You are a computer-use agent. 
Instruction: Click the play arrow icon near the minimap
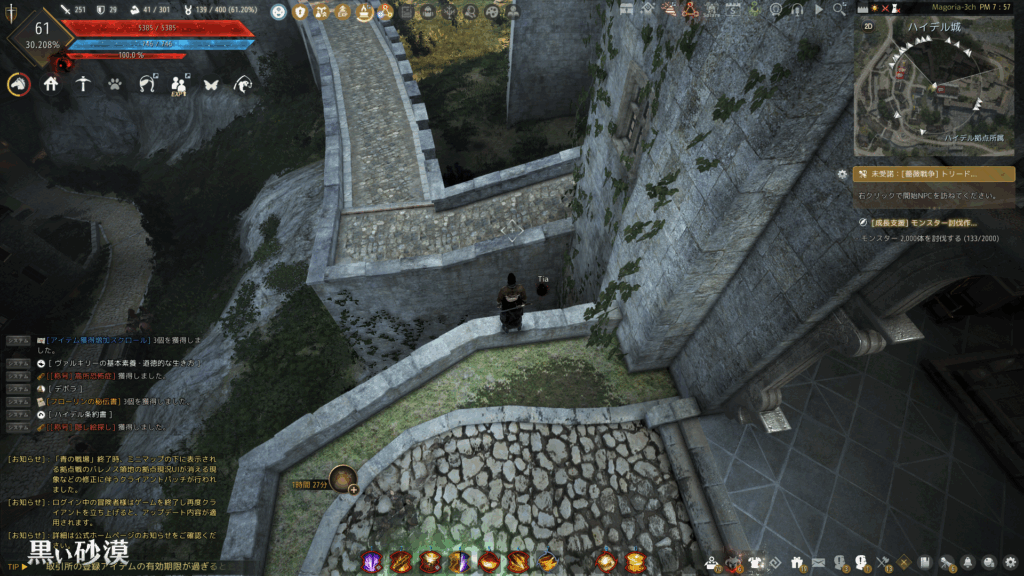click(x=820, y=9)
